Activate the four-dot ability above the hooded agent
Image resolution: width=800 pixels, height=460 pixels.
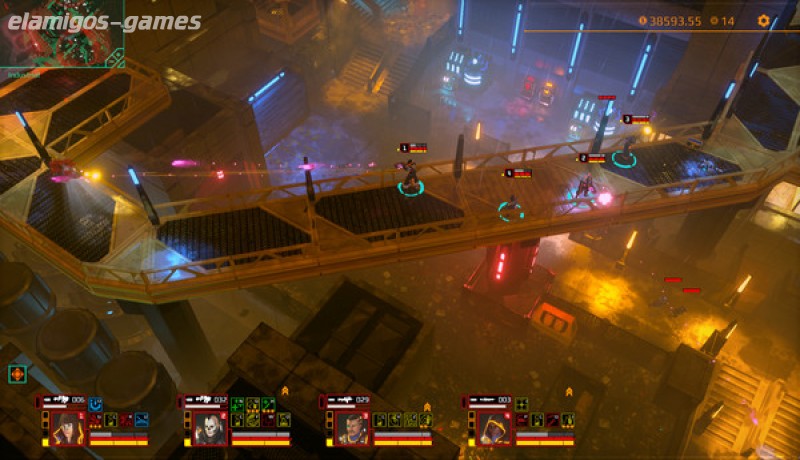tap(521, 404)
